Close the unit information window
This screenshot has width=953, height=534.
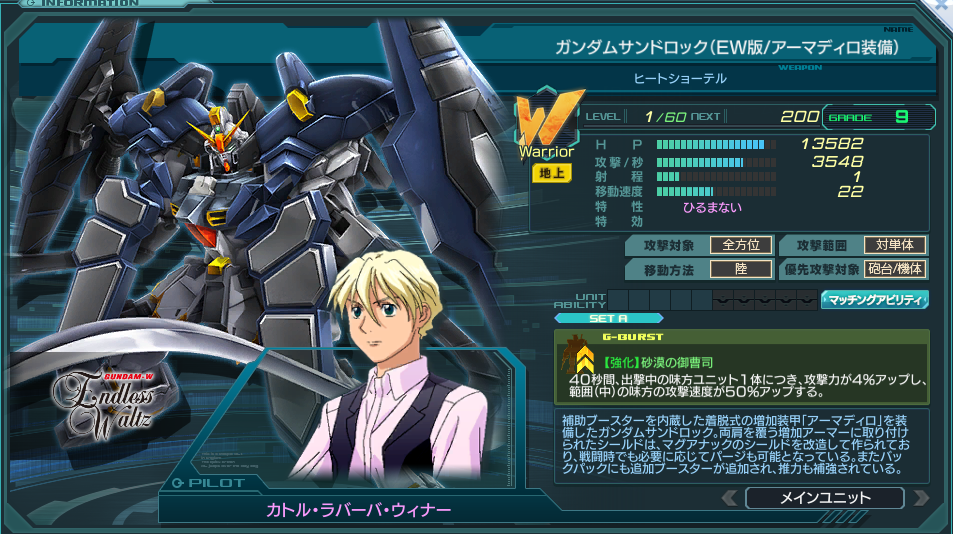click(x=942, y=6)
